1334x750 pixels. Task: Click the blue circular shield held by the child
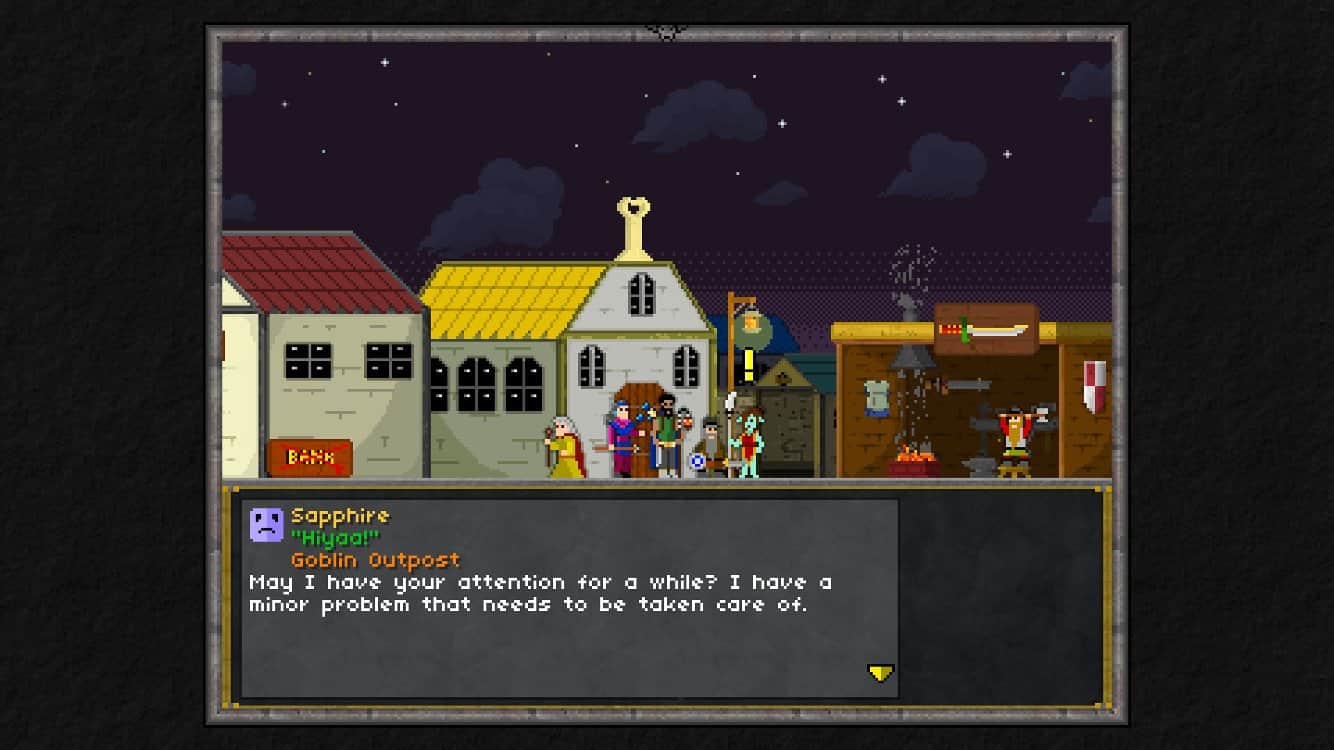click(697, 461)
